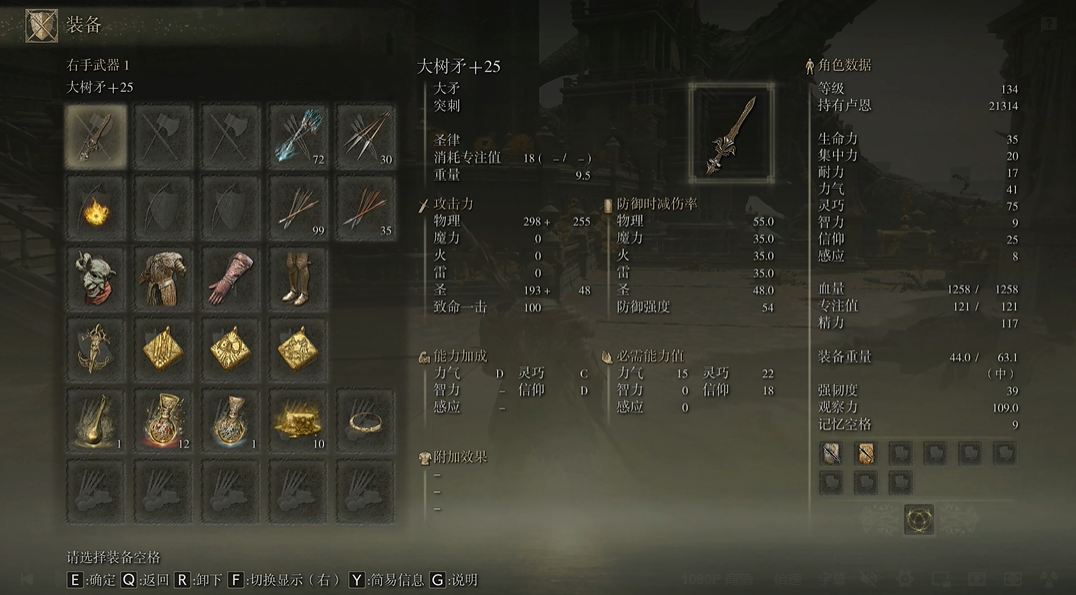
Task: Choose the cerulean flask slot with 1
Action: [x=231, y=420]
